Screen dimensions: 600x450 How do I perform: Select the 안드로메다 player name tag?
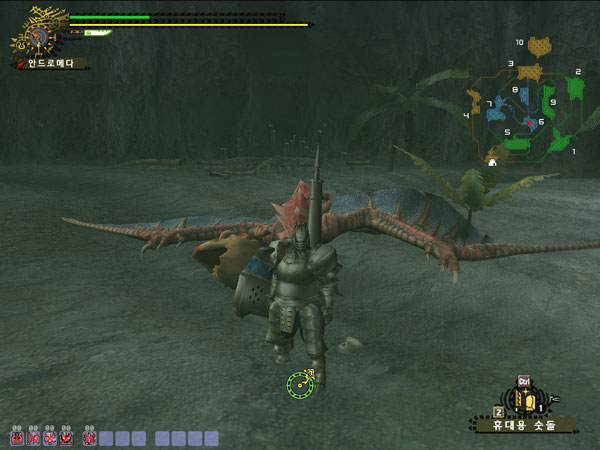coord(52,64)
